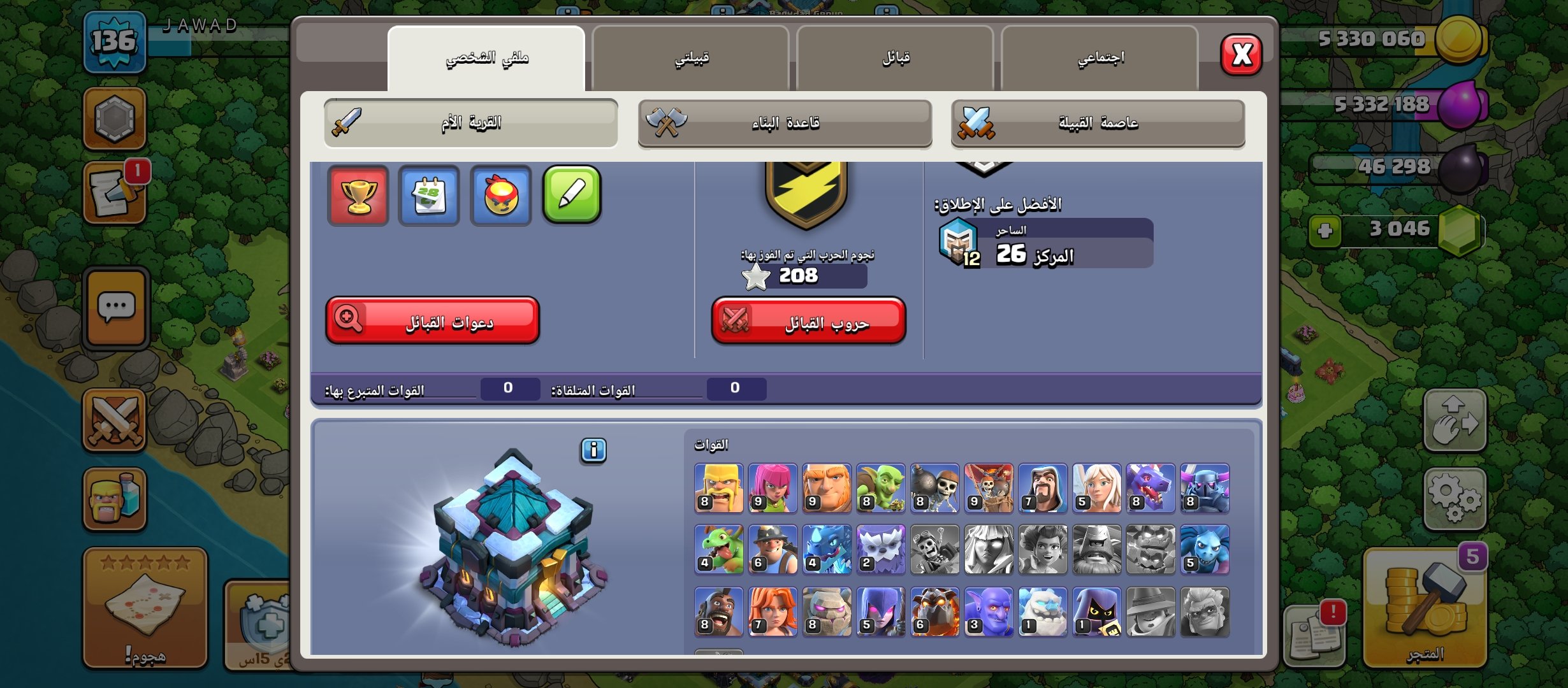
Task: Open the clan mail icon with 1 notification
Action: coord(115,191)
